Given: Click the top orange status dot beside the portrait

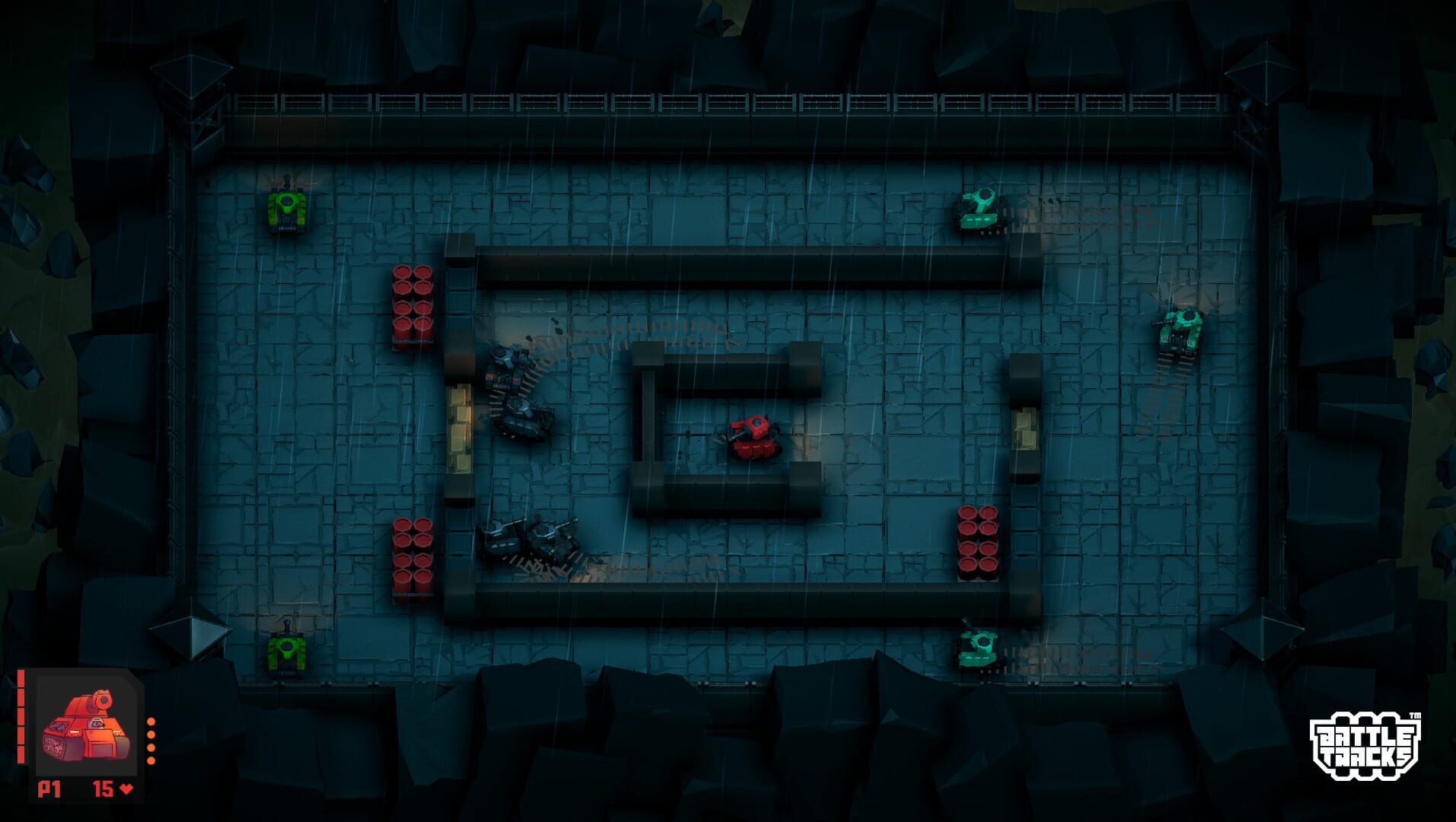Looking at the screenshot, I should (x=151, y=722).
